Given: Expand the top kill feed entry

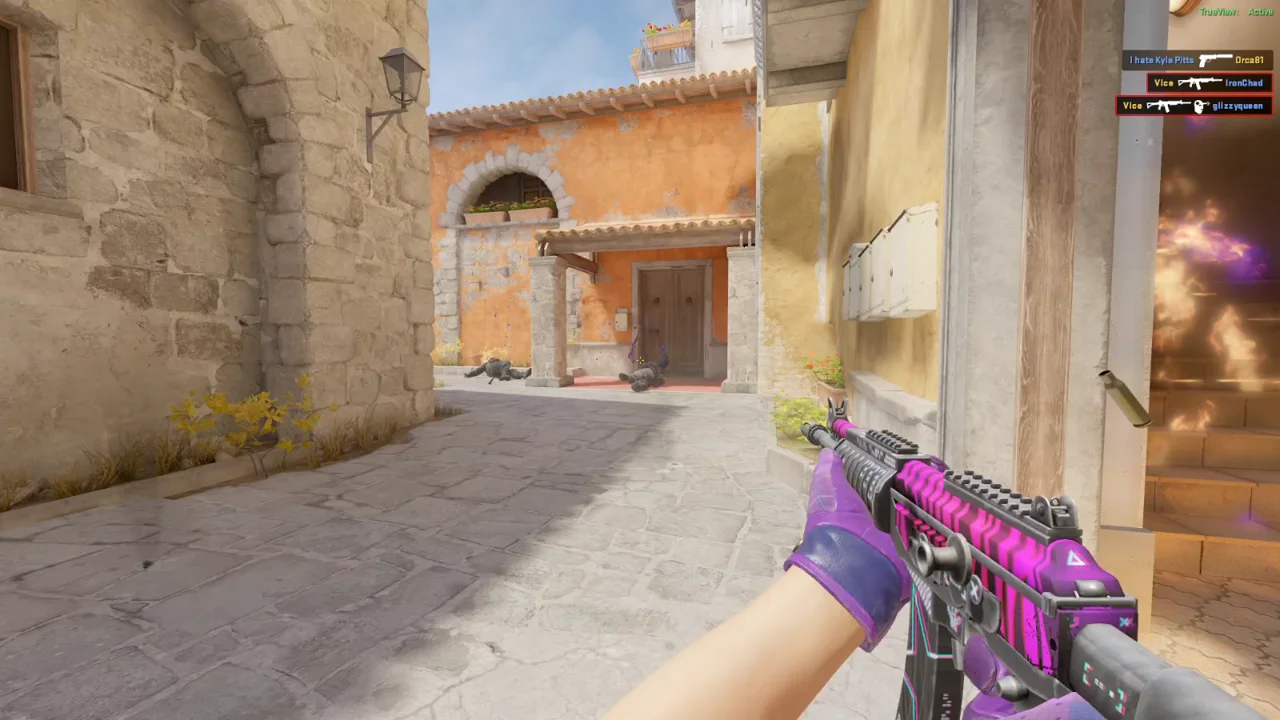Looking at the screenshot, I should [x=1195, y=60].
